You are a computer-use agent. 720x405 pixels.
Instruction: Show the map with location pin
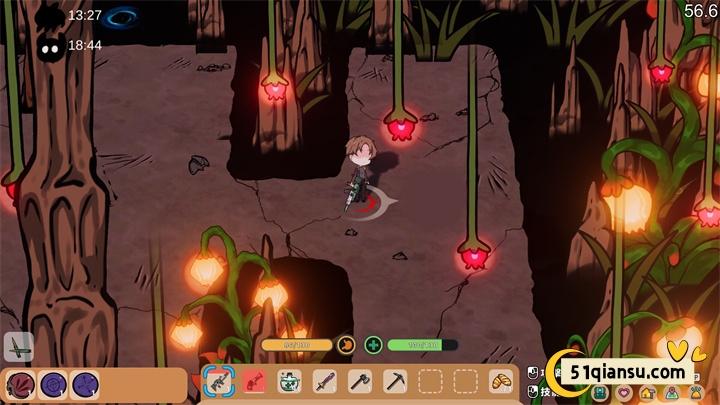672,393
